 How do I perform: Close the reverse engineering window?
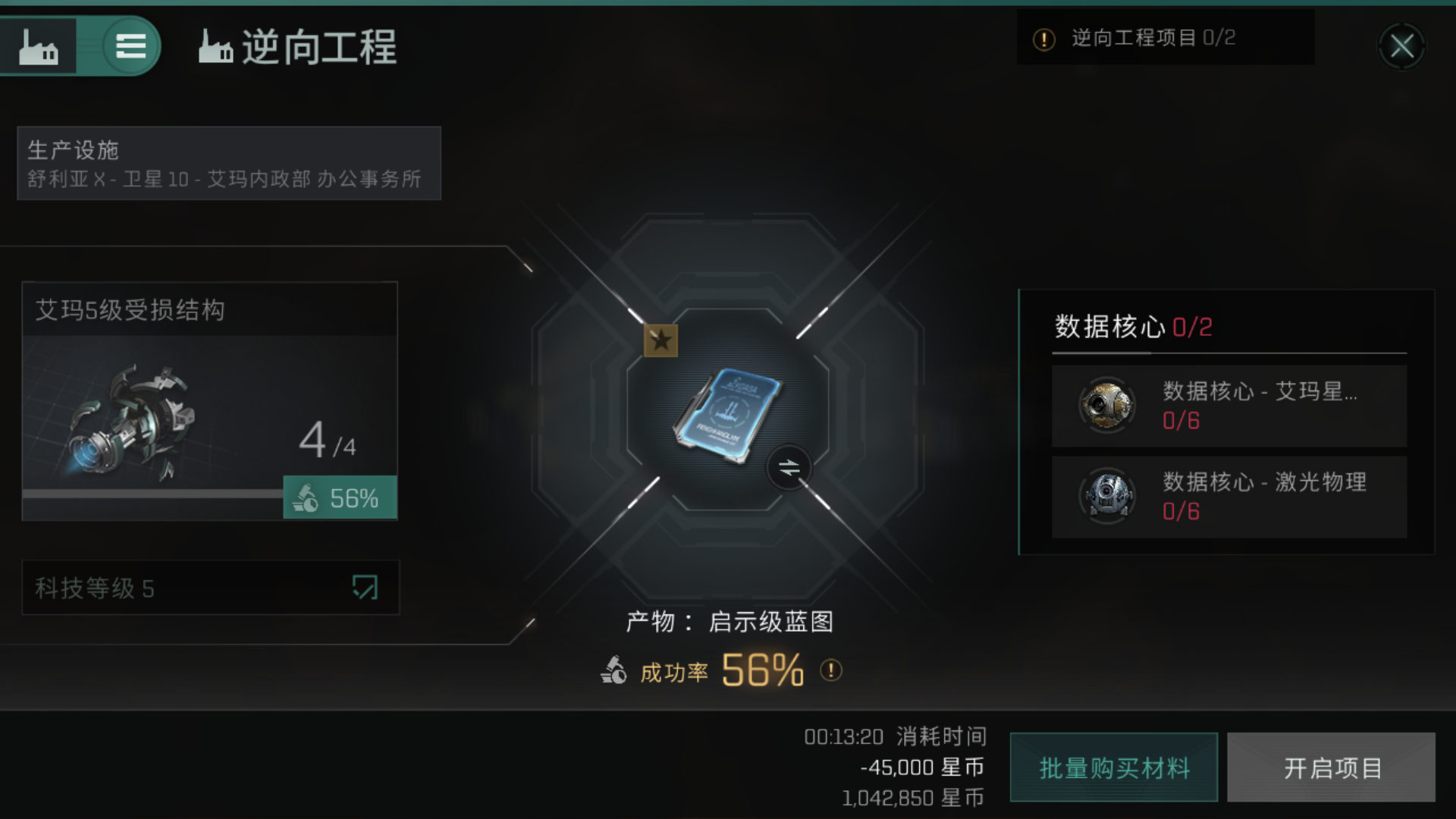pyautogui.click(x=1403, y=45)
